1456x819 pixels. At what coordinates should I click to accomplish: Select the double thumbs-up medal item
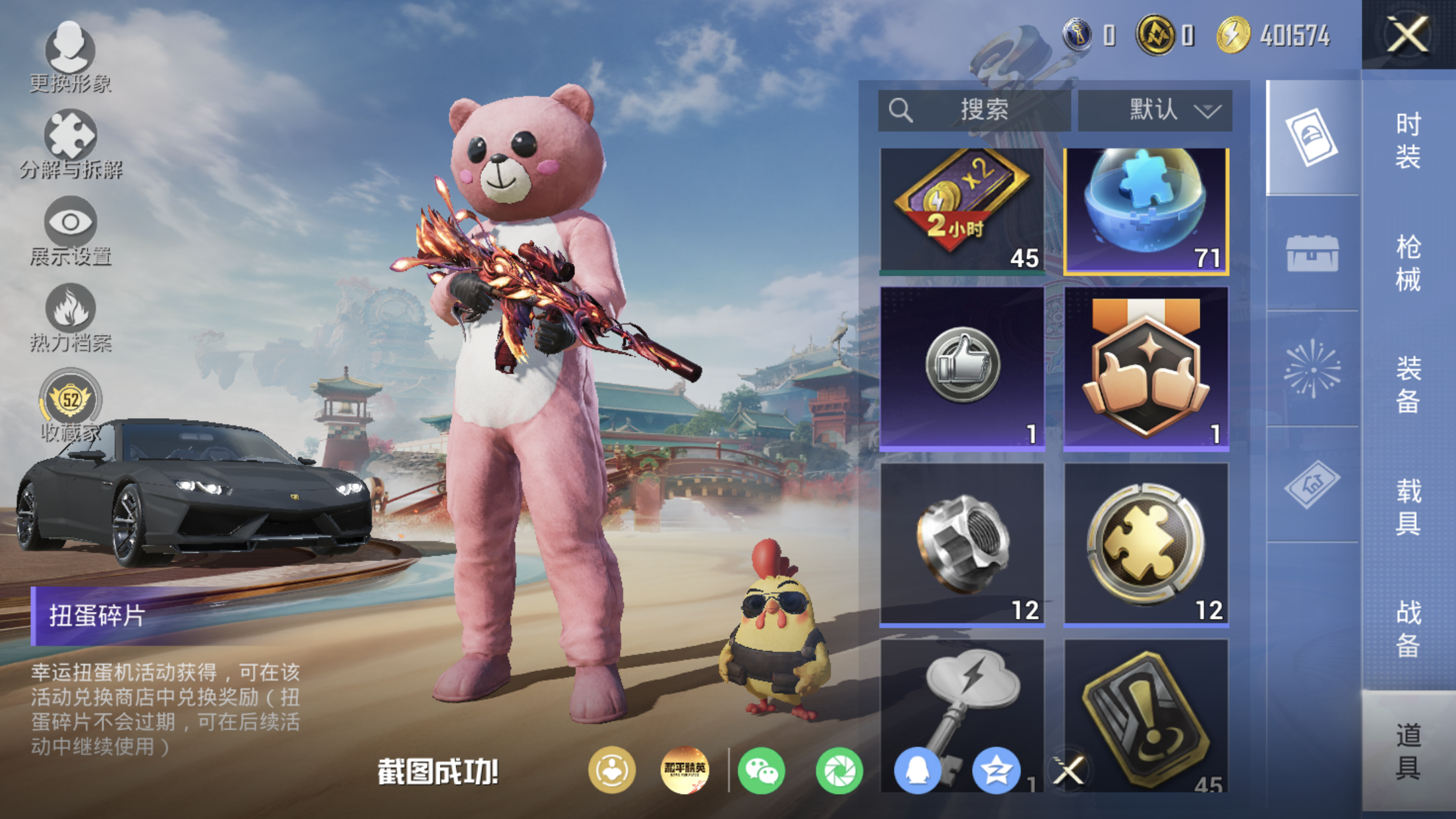(1146, 368)
